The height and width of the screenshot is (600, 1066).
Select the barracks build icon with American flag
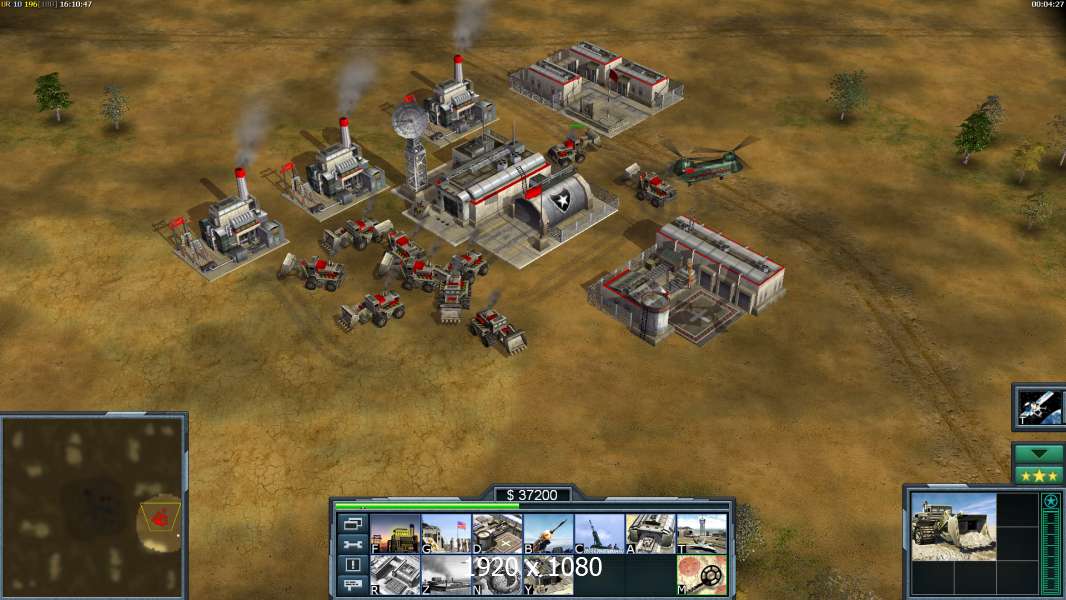point(446,534)
